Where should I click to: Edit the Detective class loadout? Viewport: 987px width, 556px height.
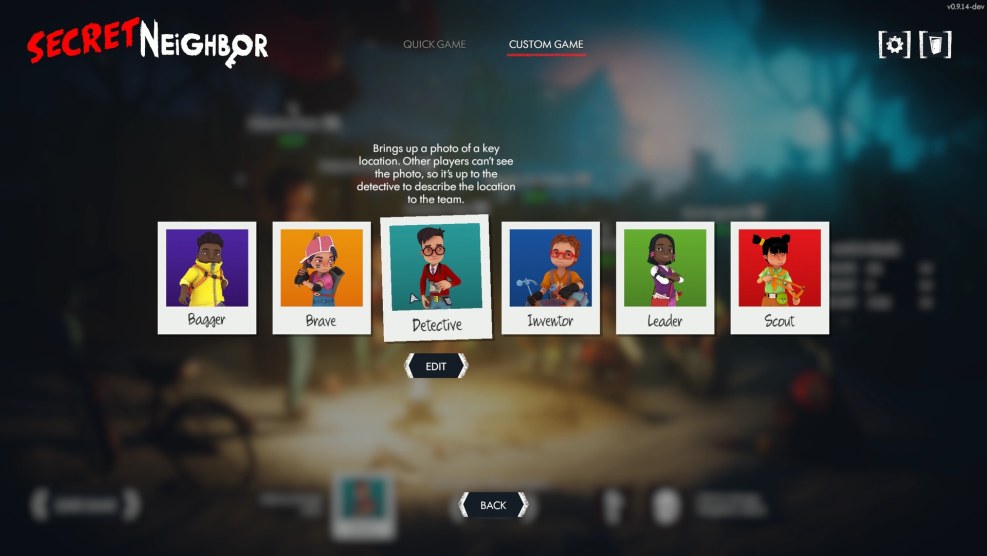click(436, 366)
